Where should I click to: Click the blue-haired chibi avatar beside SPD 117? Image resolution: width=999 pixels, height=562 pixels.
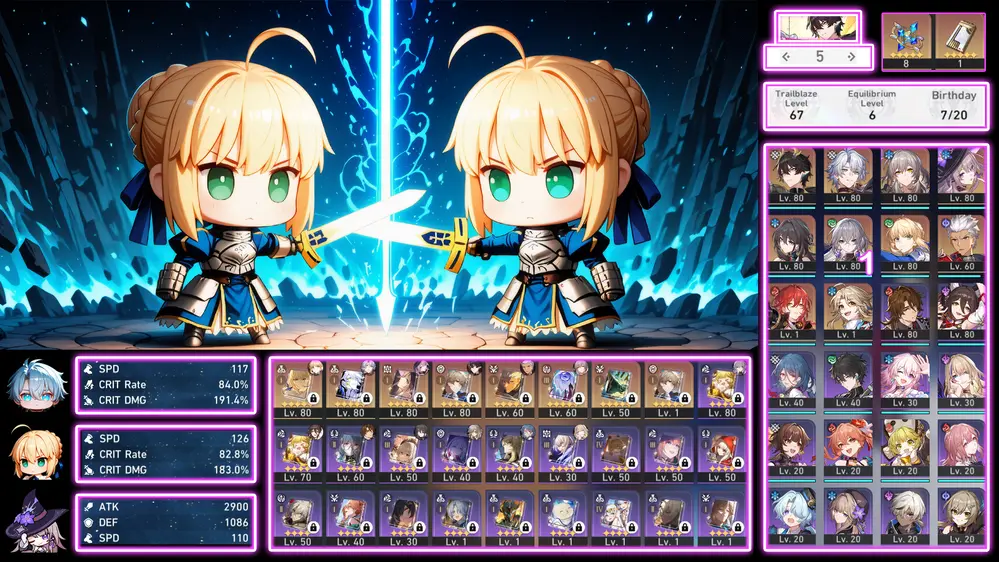pyautogui.click(x=33, y=384)
